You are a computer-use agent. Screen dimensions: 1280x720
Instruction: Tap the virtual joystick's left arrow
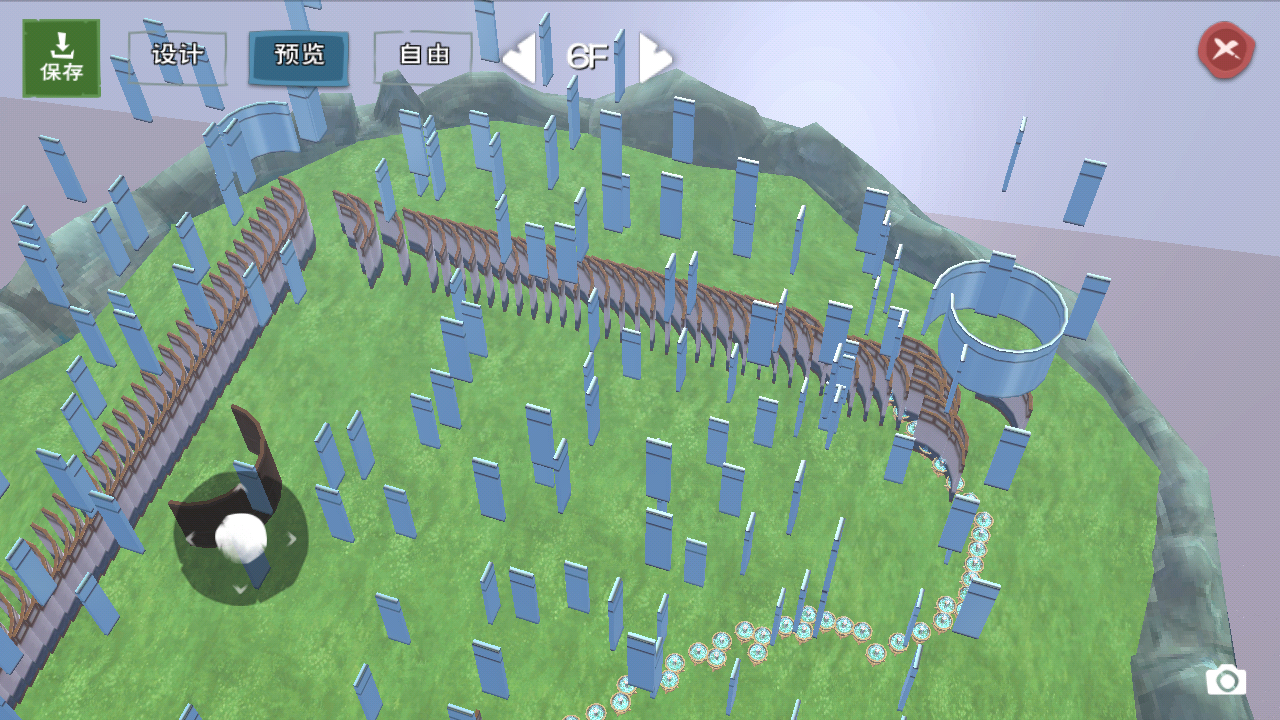point(190,539)
